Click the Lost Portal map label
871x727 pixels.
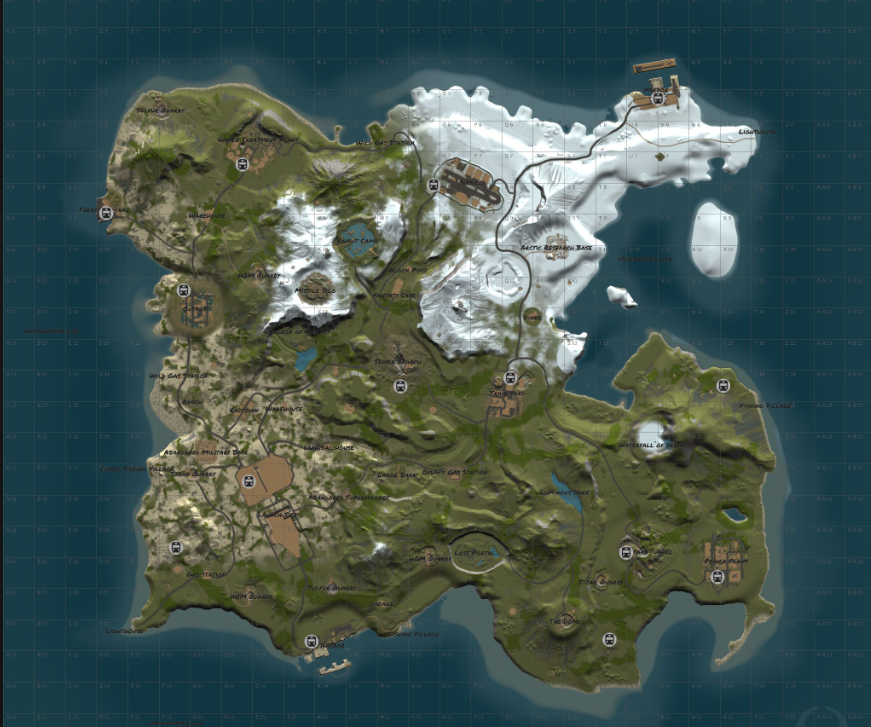(x=474, y=551)
